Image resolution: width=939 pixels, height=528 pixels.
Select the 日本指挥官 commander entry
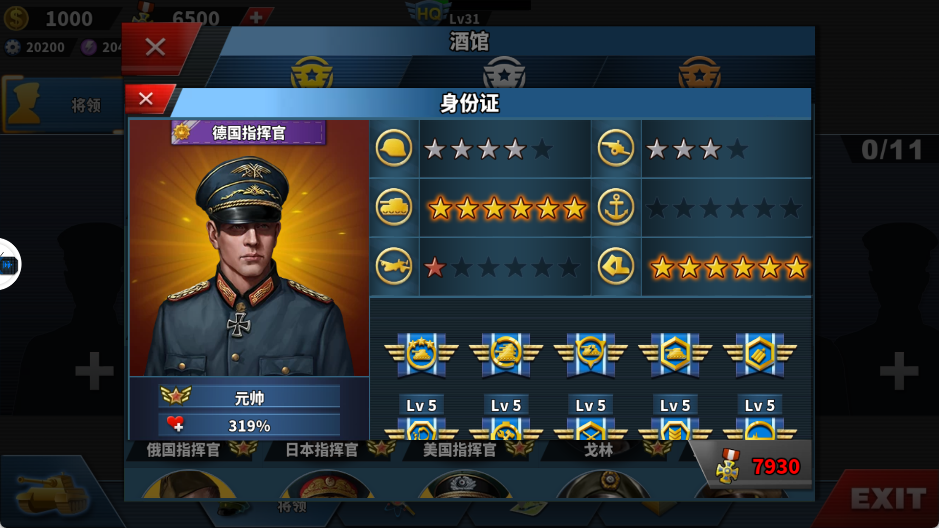(x=322, y=450)
